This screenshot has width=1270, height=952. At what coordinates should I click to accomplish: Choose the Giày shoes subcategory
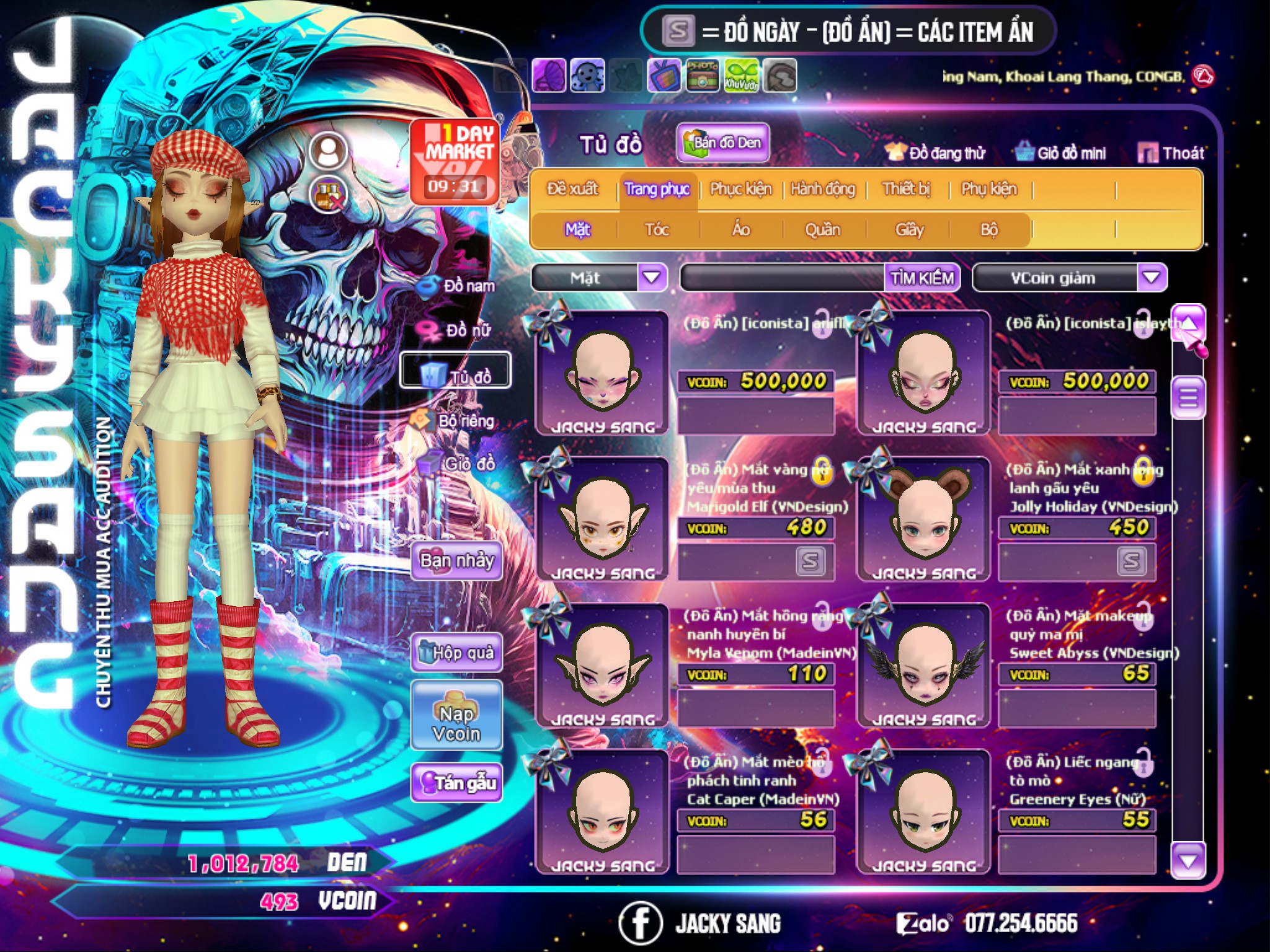(x=909, y=230)
